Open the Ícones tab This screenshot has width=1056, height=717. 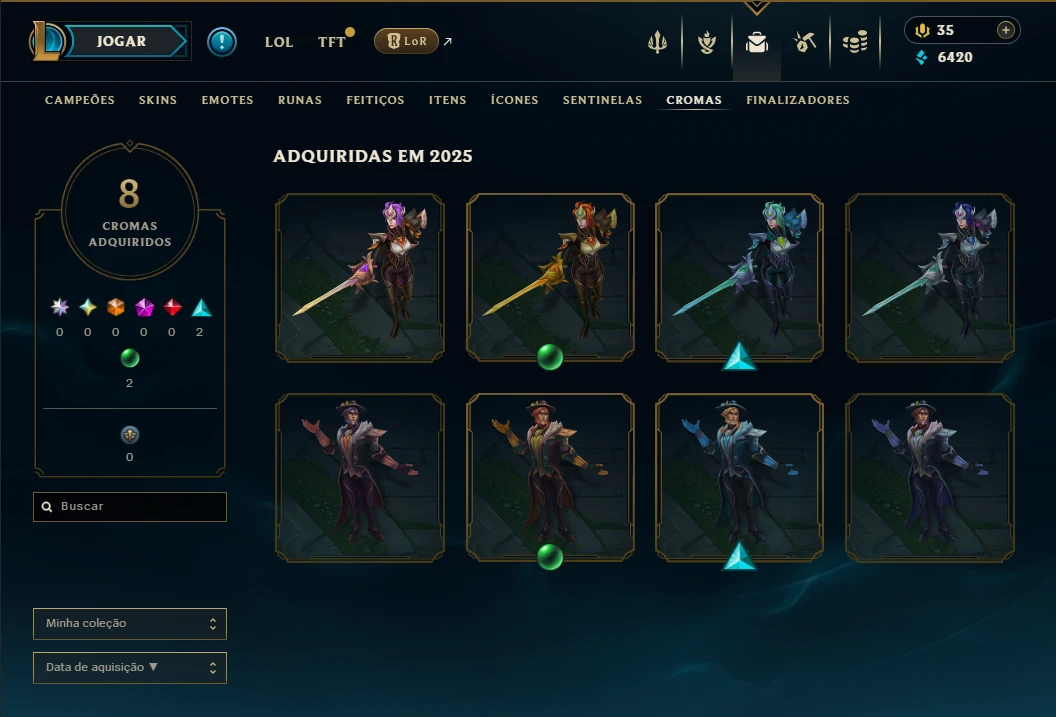514,100
